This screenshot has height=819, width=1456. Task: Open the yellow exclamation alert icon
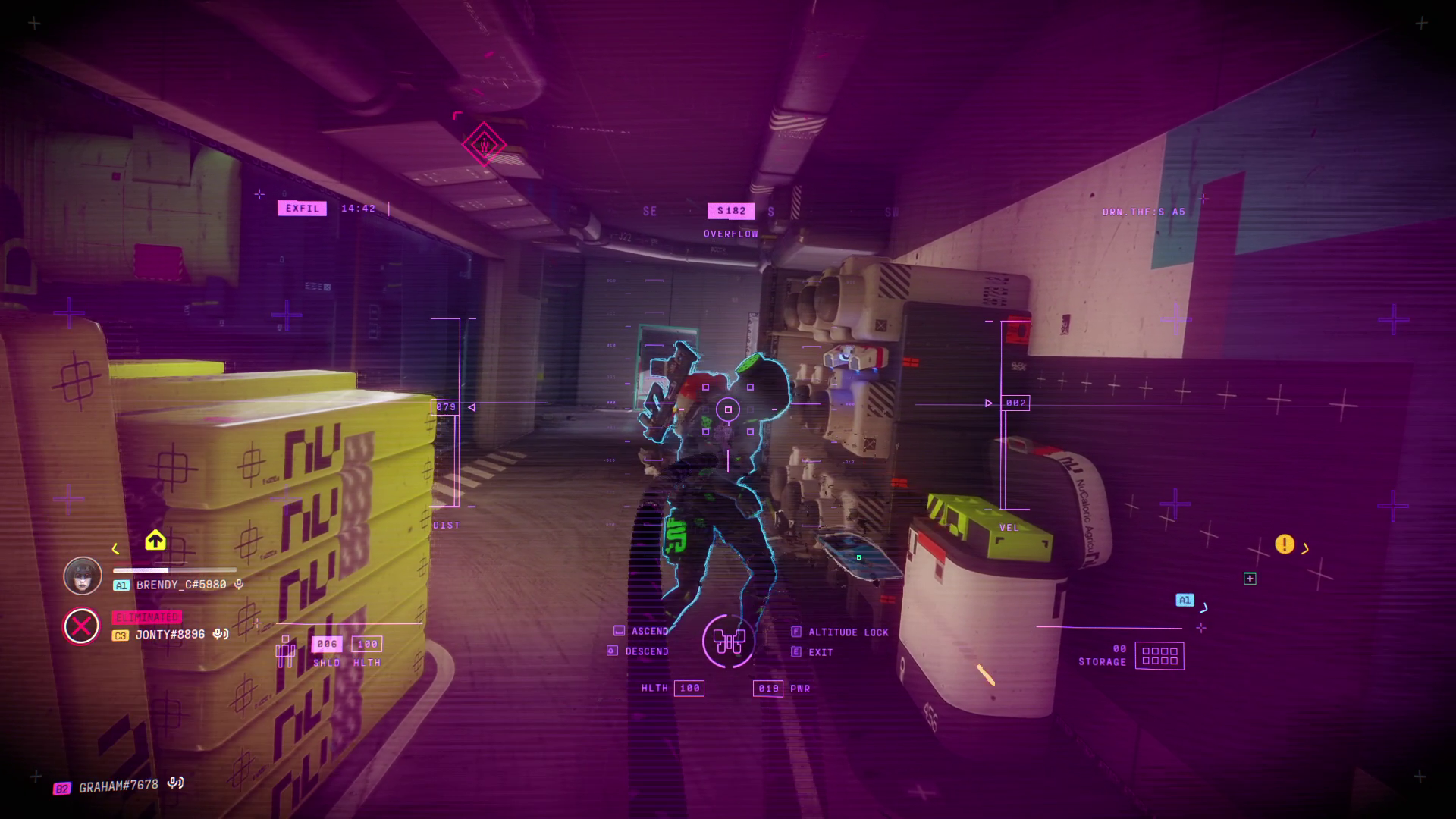pyautogui.click(x=1285, y=544)
